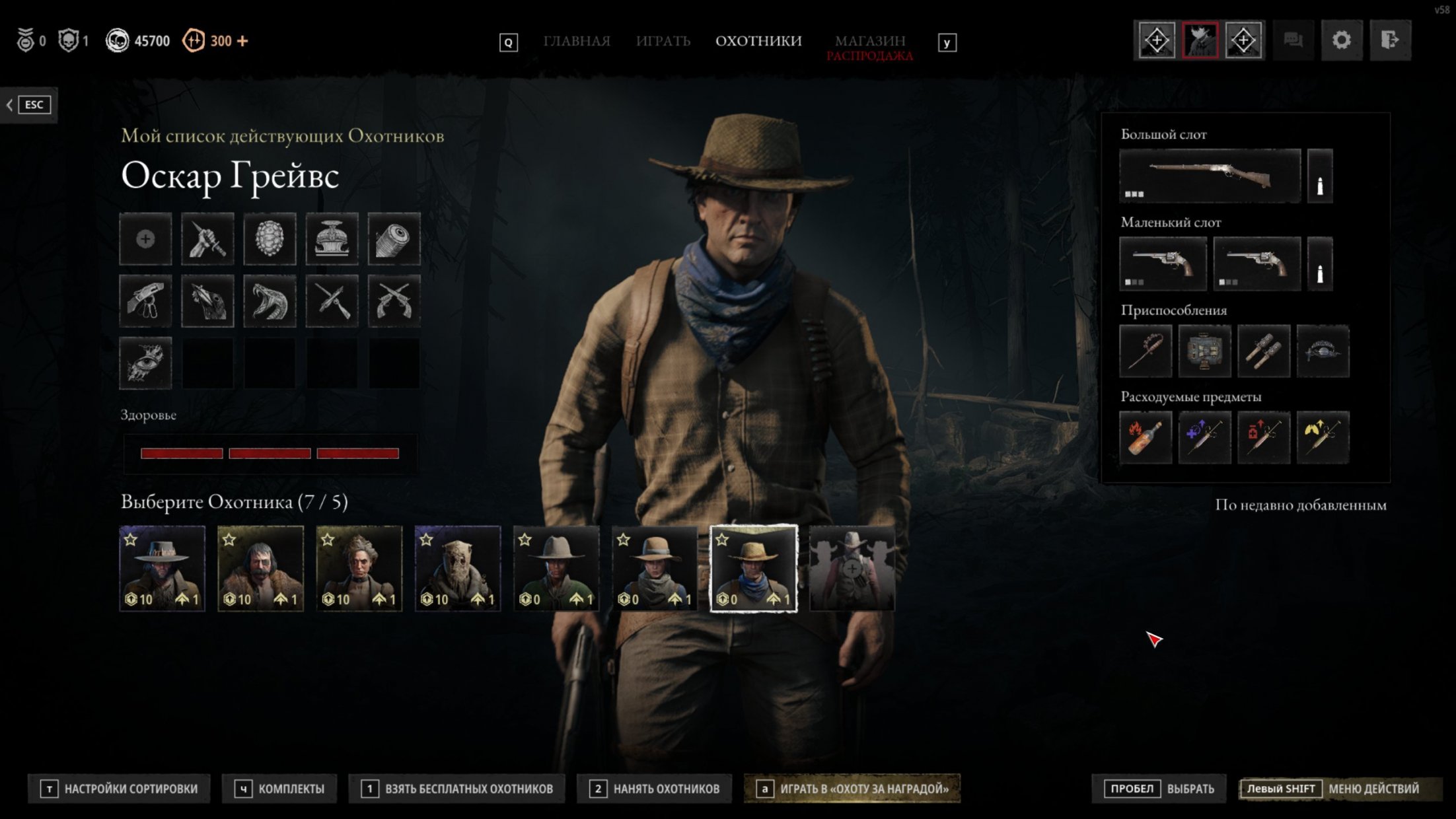Go back with the ESC button
1456x819 pixels.
coord(29,104)
